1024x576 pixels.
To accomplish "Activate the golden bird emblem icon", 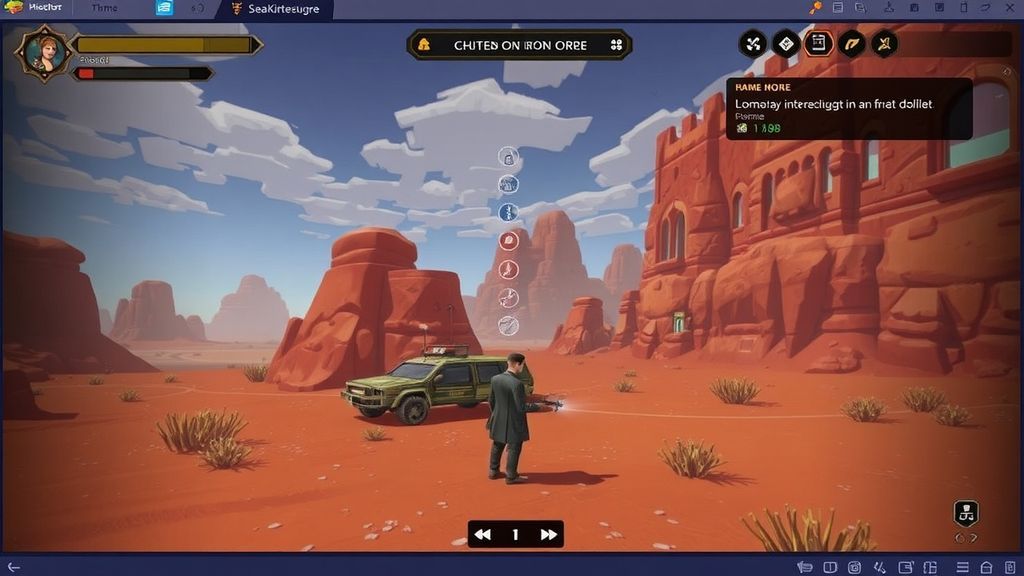I will pos(884,44).
